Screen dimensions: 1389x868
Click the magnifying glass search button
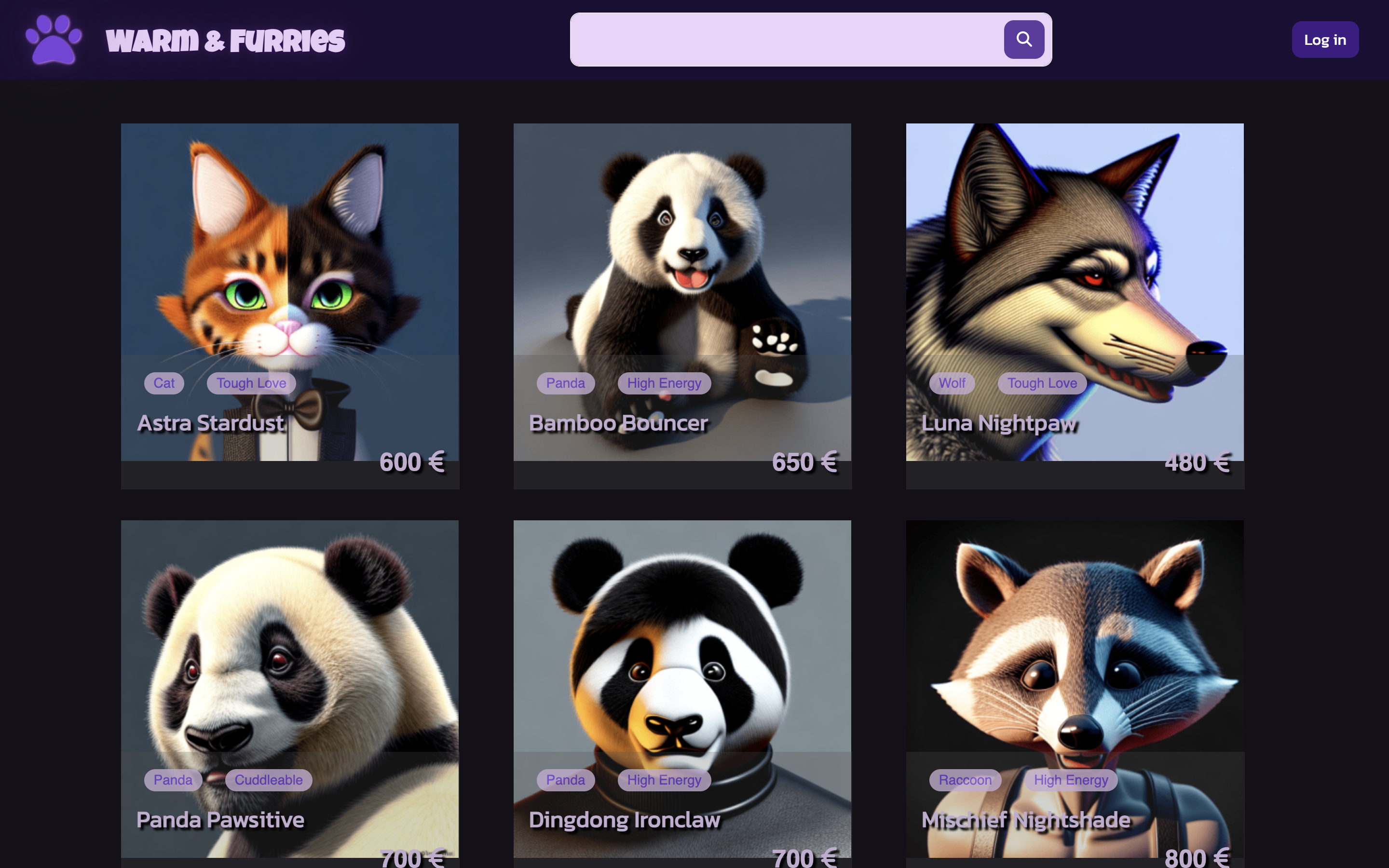point(1023,40)
